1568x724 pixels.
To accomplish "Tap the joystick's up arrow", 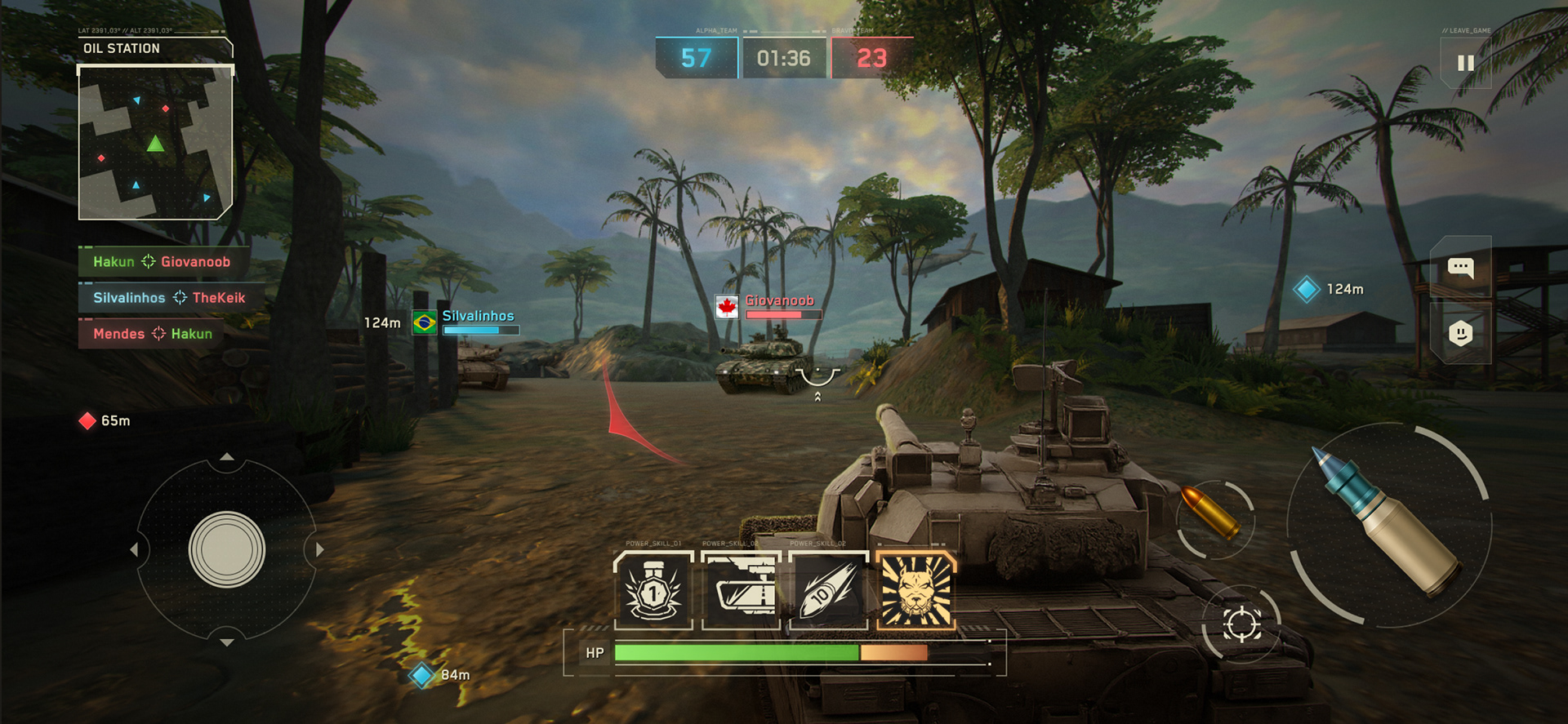I will click(x=227, y=457).
